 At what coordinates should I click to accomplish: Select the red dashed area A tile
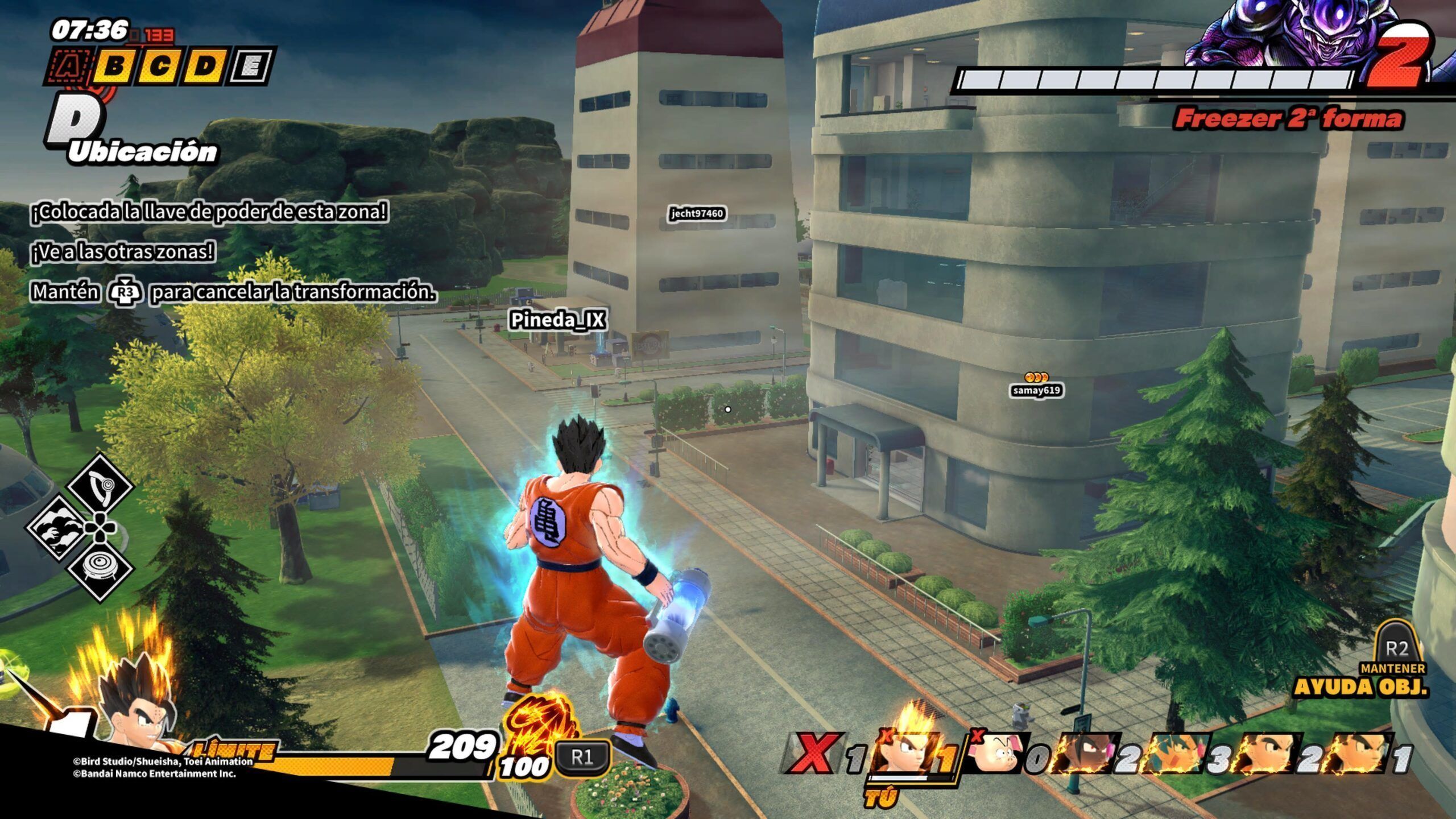point(68,67)
